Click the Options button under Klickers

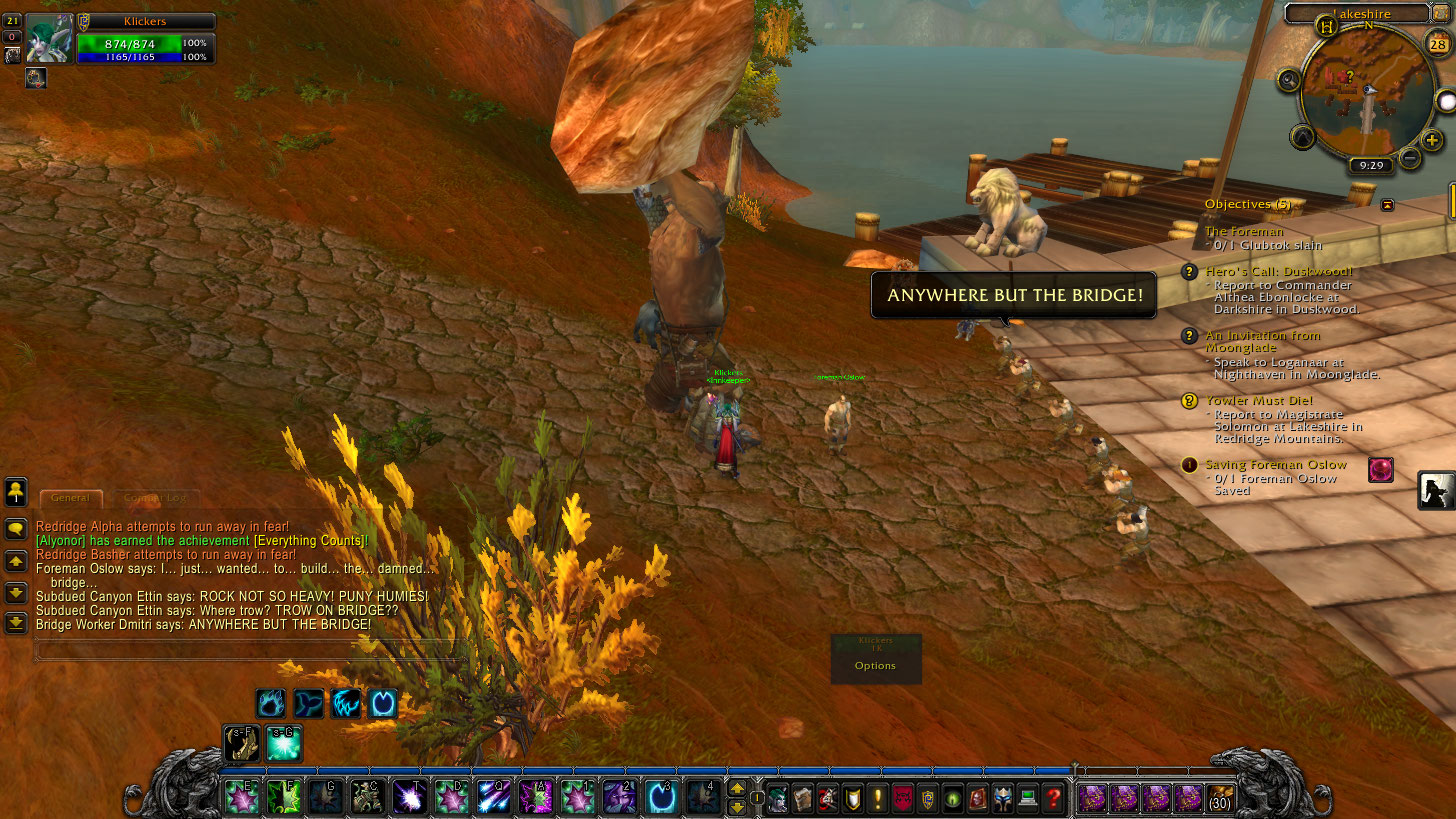pyautogui.click(x=875, y=666)
